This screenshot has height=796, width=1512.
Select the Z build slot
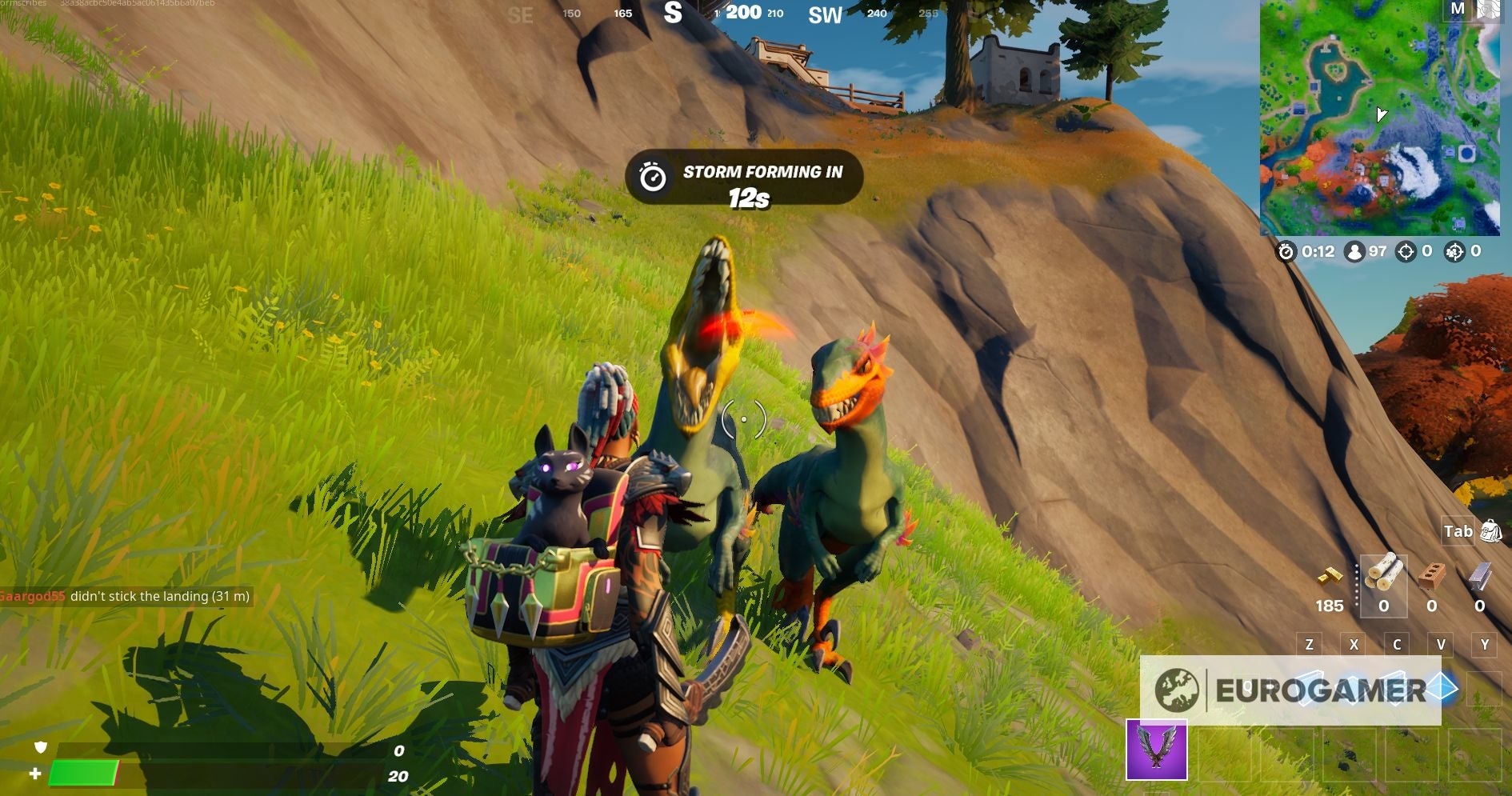[x=1308, y=644]
